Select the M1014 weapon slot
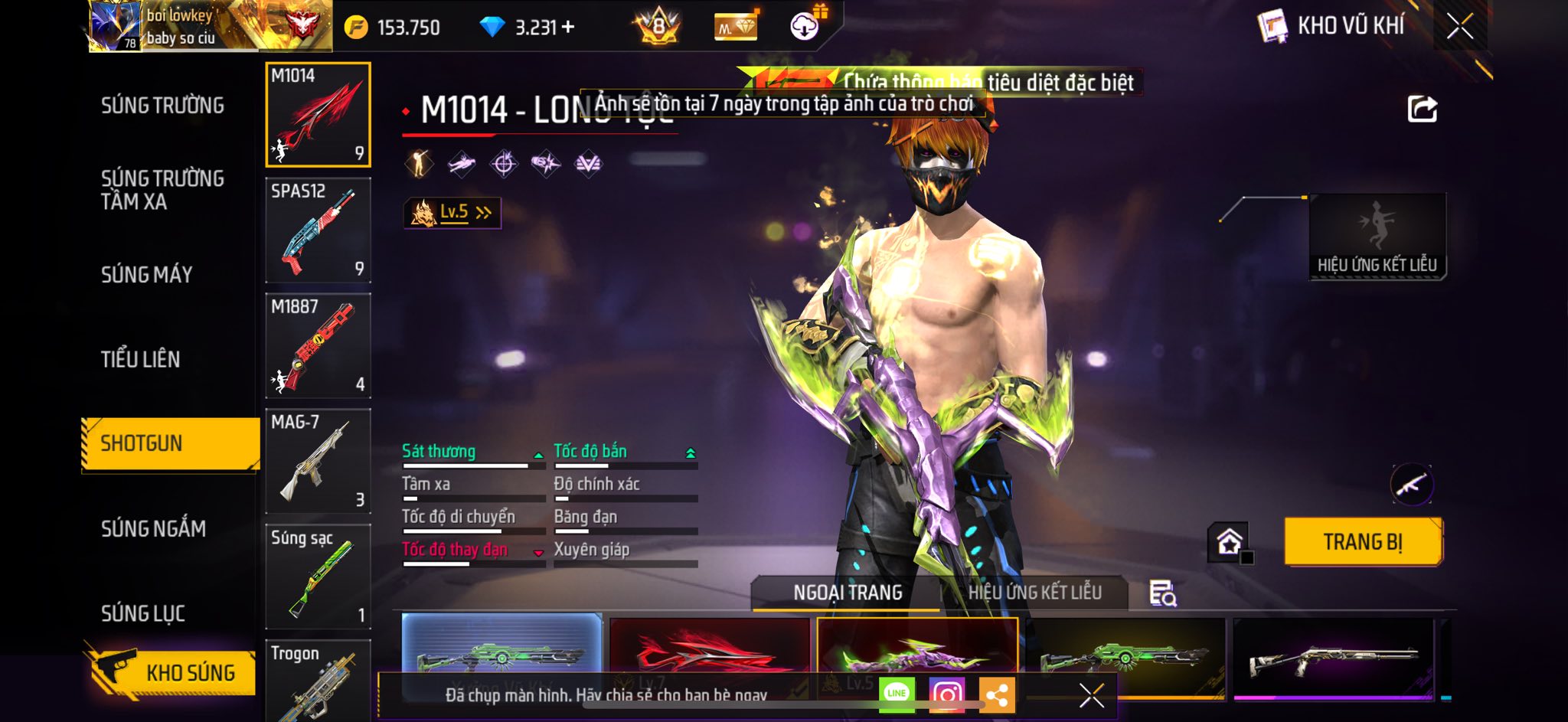 tap(318, 115)
